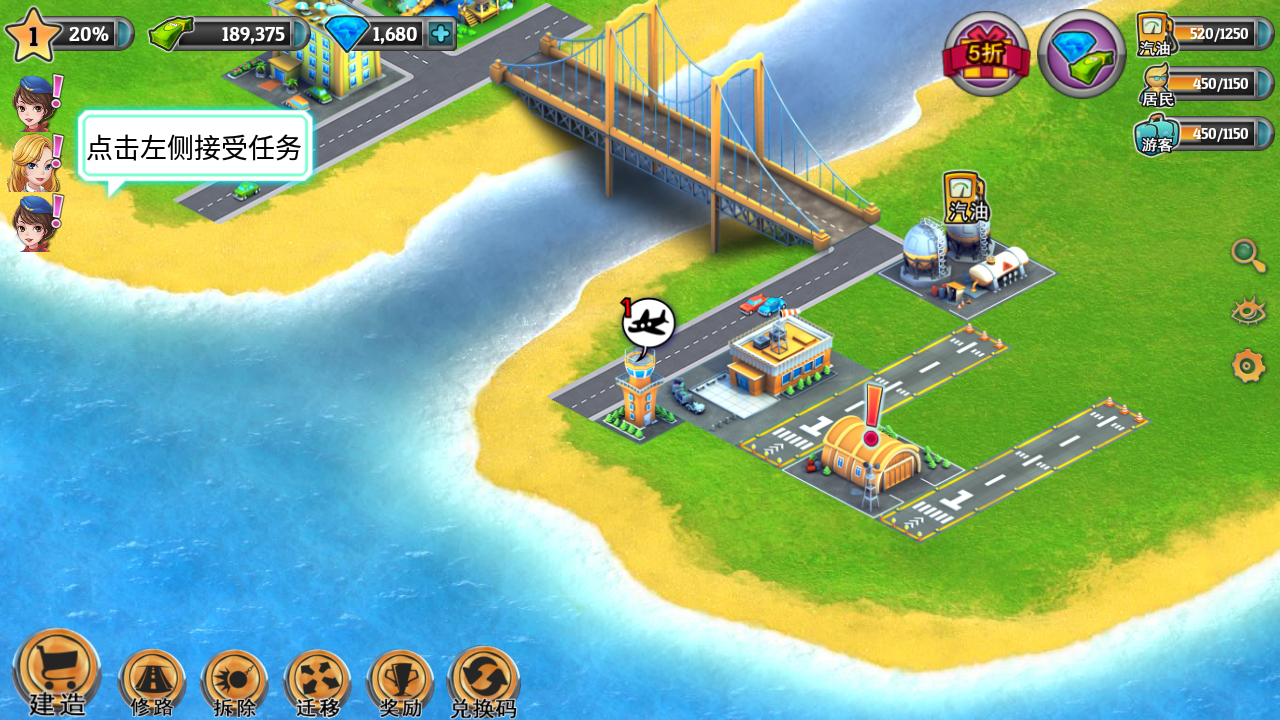Click the magnifying glass zoom icon
This screenshot has height=720, width=1280.
click(x=1248, y=255)
